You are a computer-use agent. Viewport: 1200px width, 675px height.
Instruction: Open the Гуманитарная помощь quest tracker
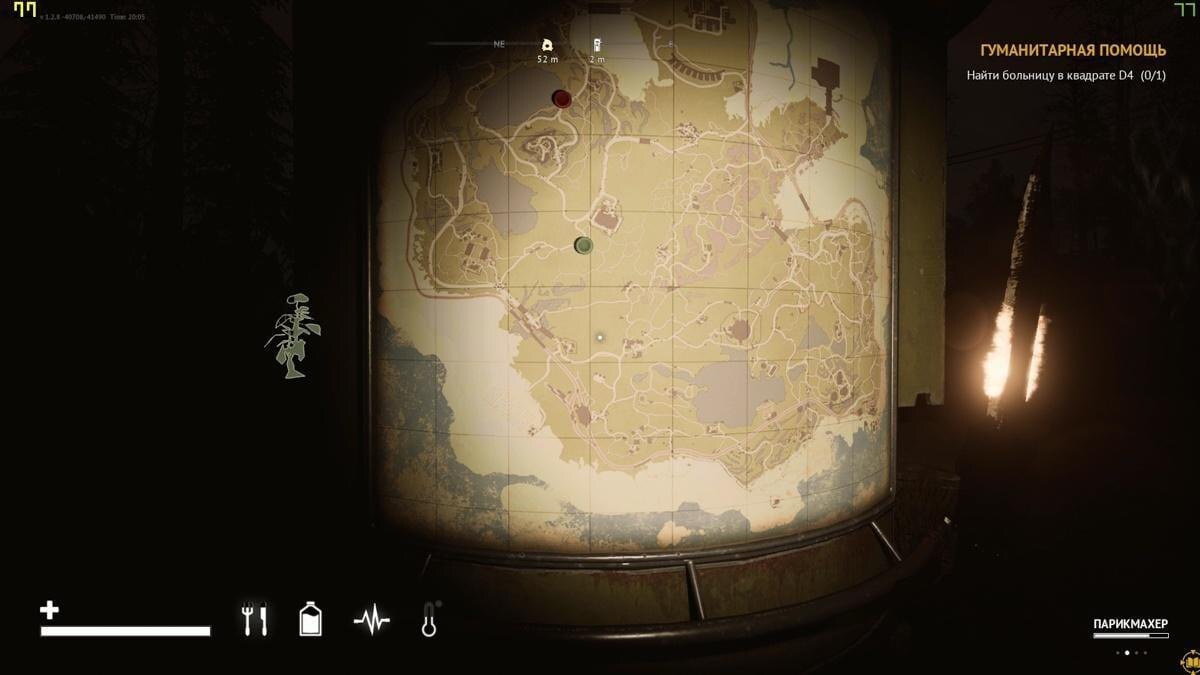click(x=1072, y=51)
